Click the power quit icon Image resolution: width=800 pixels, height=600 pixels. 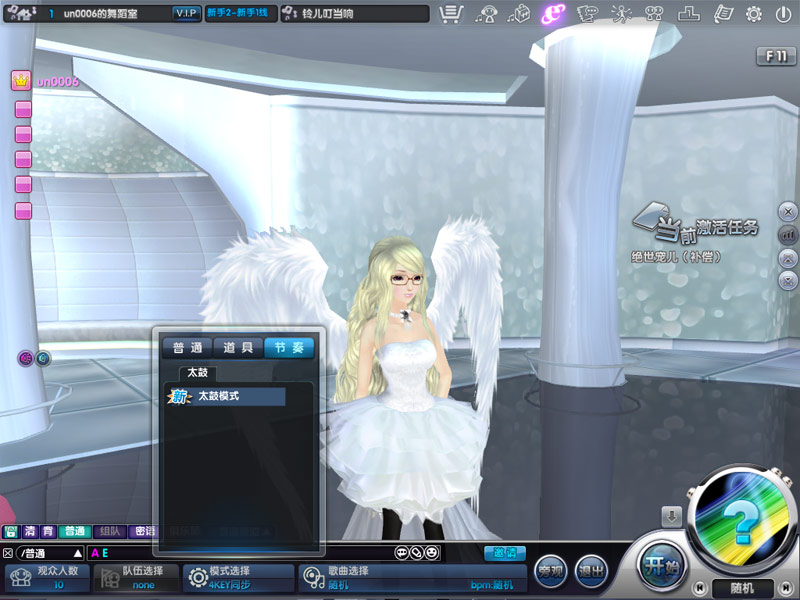(783, 14)
